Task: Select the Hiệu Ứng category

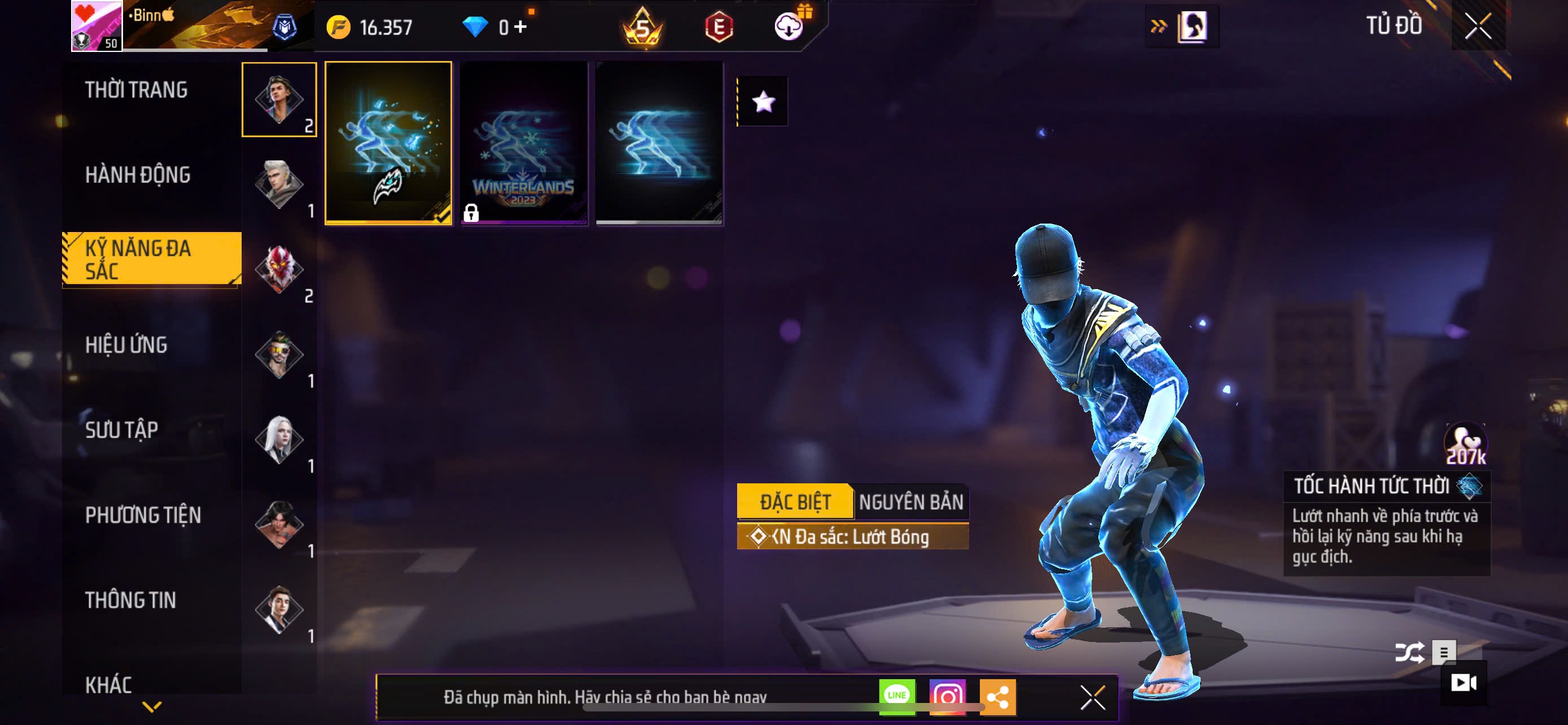Action: tap(126, 345)
